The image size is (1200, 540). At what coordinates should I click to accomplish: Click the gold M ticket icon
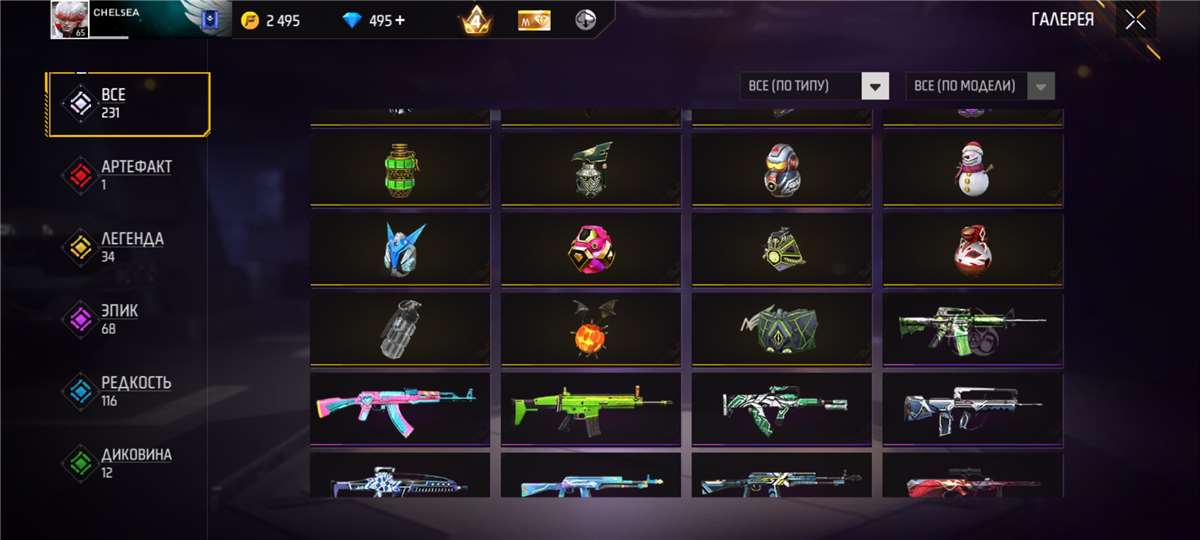pos(534,20)
